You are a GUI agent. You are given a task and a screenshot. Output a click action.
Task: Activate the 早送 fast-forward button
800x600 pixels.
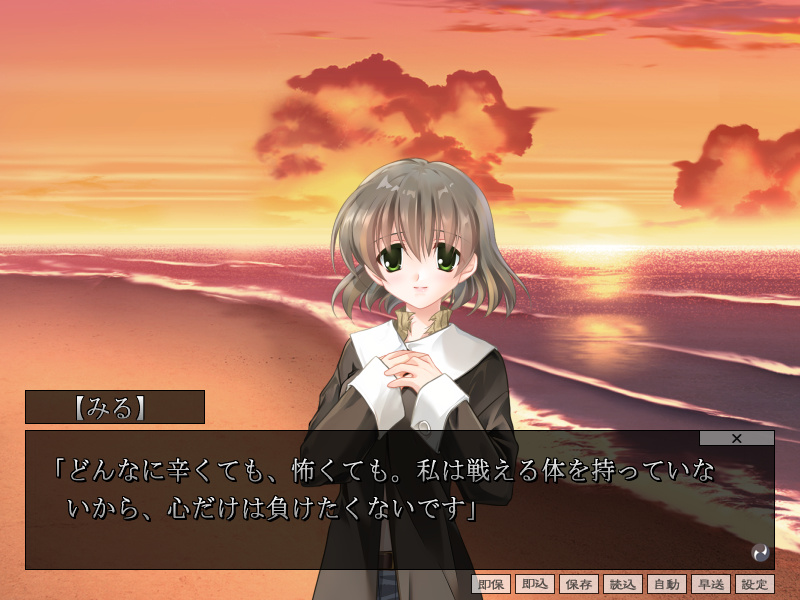(711, 585)
